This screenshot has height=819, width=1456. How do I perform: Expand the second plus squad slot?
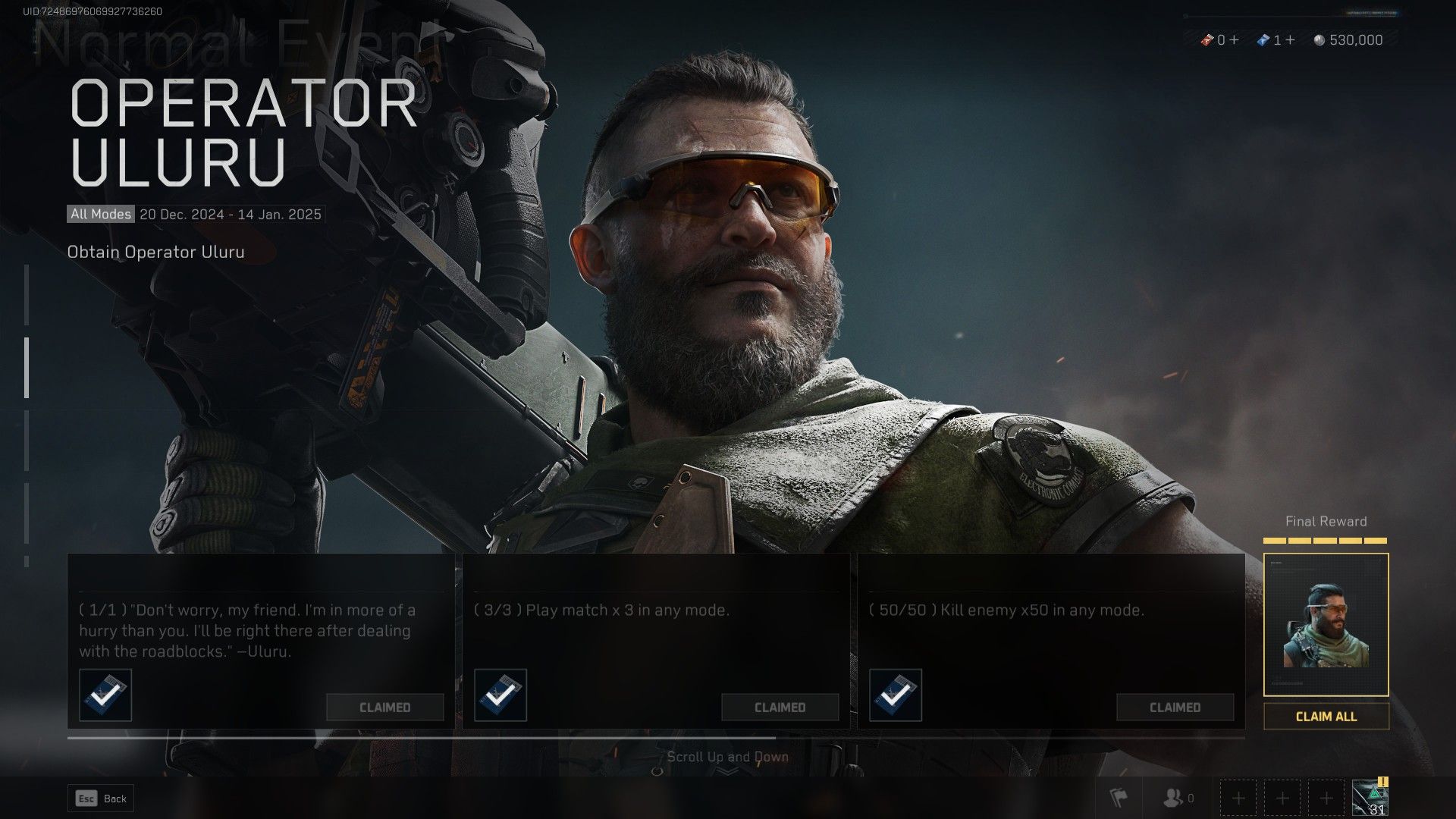point(1283,799)
